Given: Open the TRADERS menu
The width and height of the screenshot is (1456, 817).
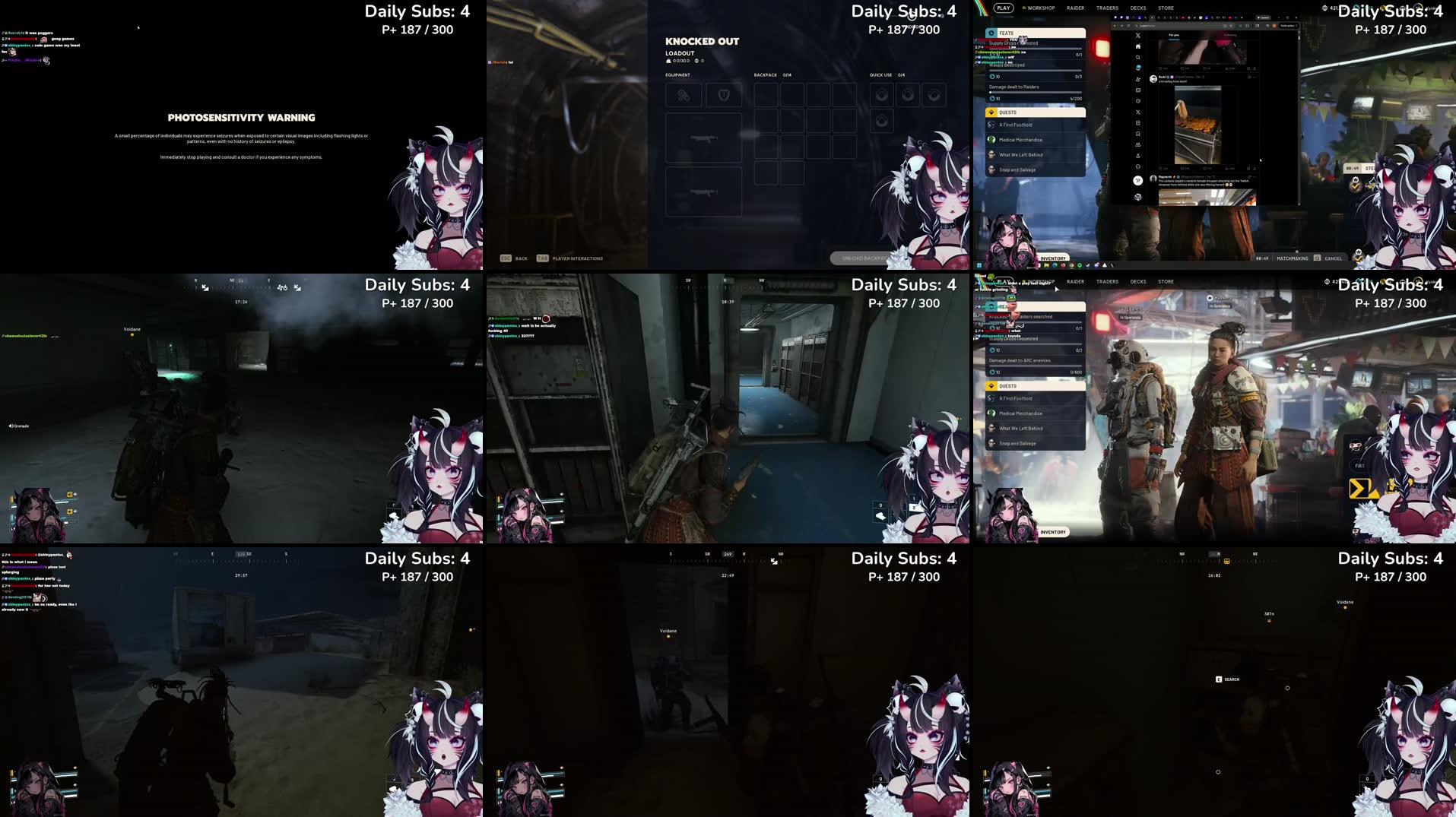Looking at the screenshot, I should click(1107, 8).
